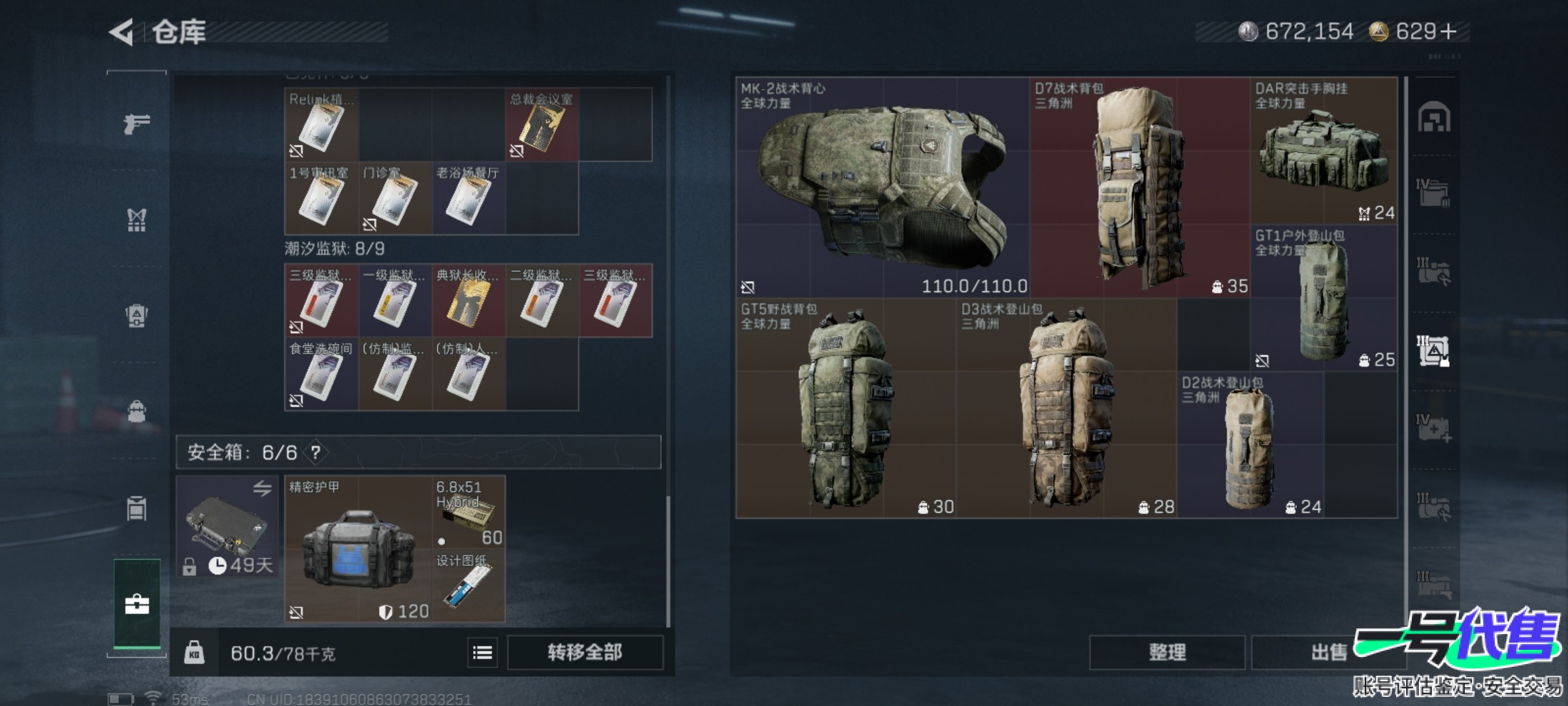Choose the 典狱长 gold keycard

[x=468, y=301]
